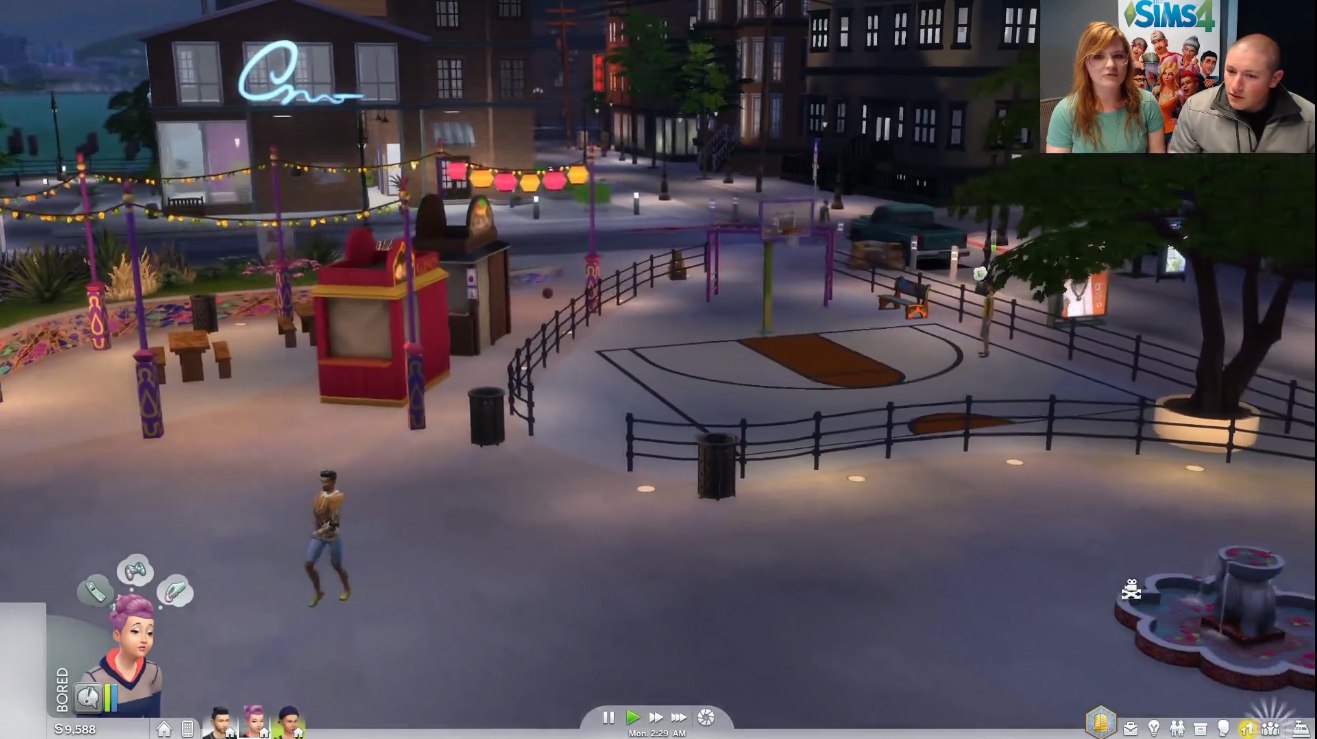Open the relationships panel

point(1176,728)
